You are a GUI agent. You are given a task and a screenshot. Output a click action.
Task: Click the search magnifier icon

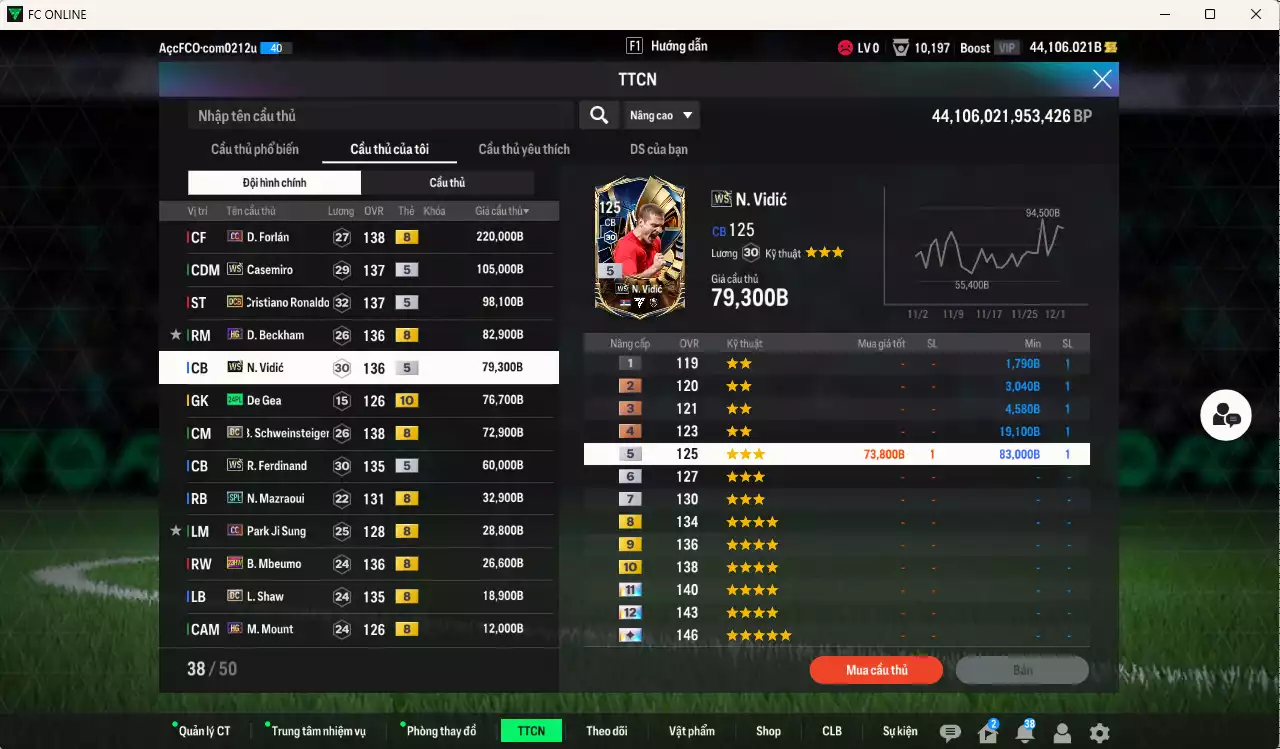(x=598, y=115)
